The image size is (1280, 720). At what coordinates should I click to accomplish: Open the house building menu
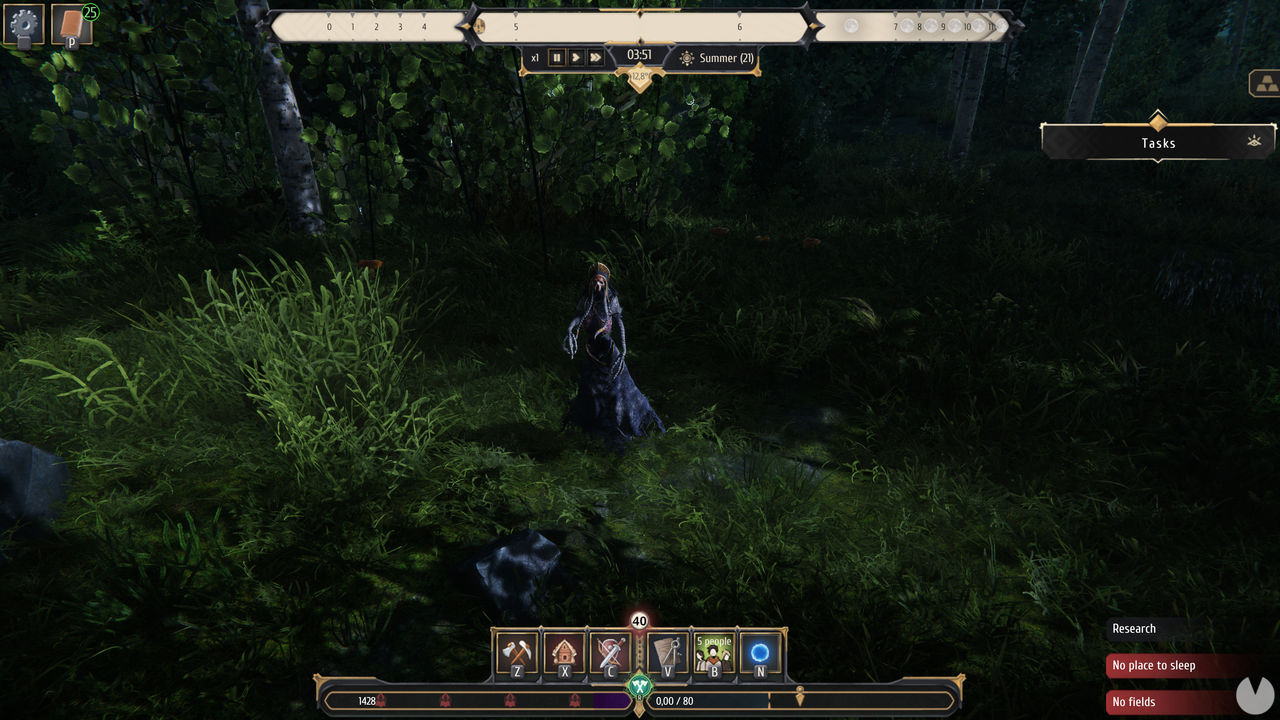tap(564, 654)
